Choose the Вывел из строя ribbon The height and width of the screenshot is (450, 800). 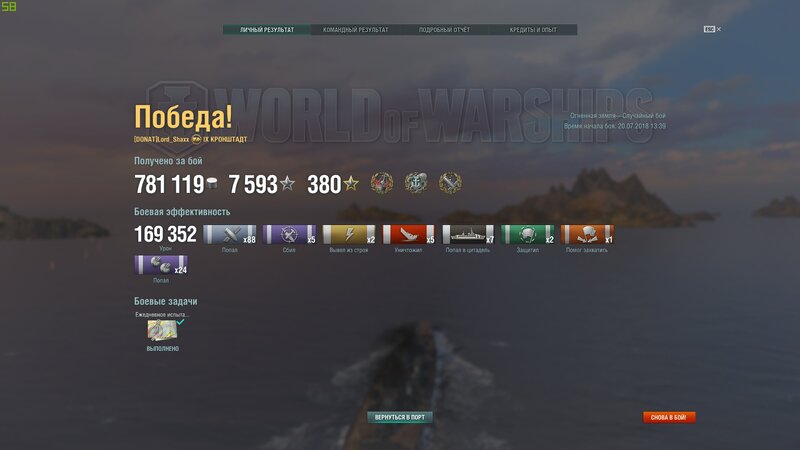pyautogui.click(x=349, y=235)
